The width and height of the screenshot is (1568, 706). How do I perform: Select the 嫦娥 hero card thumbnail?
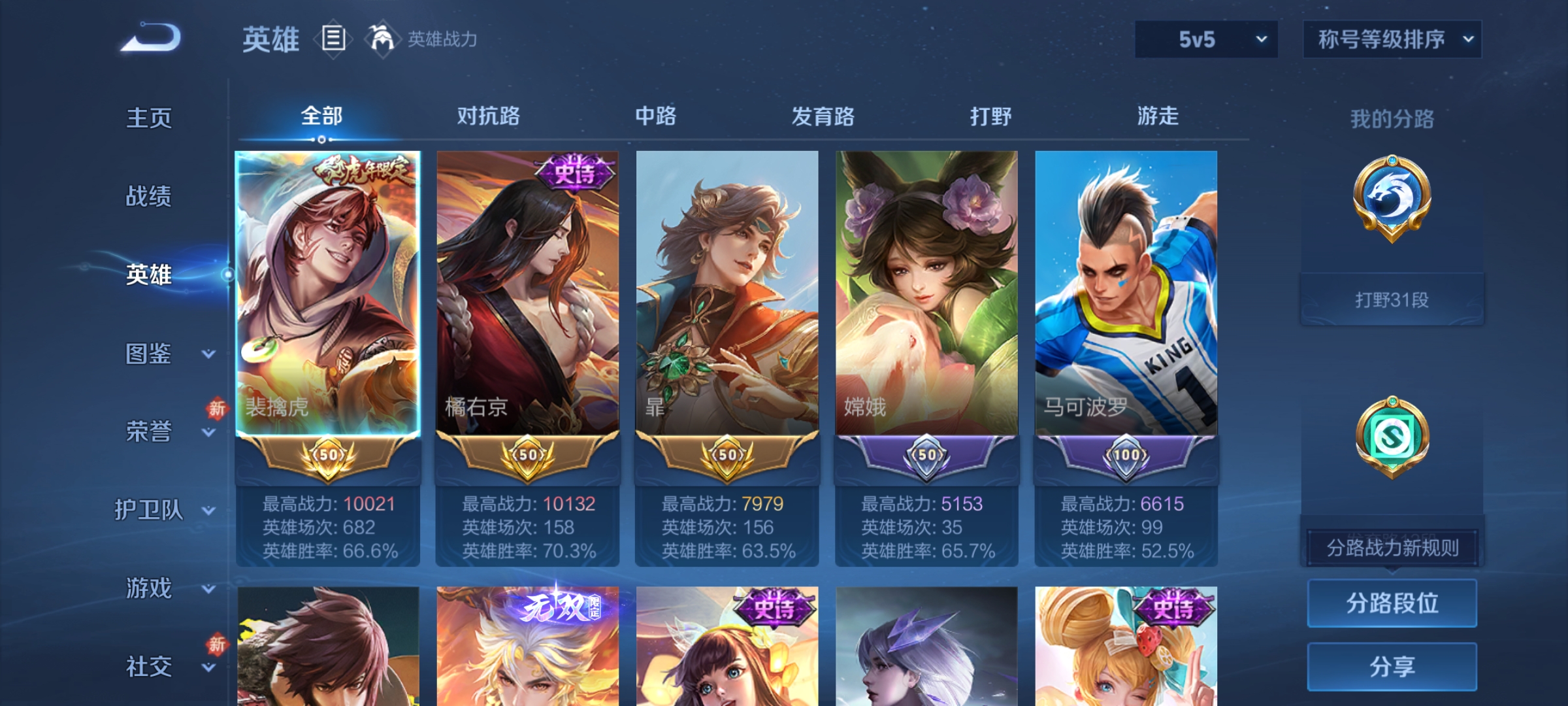pos(926,294)
